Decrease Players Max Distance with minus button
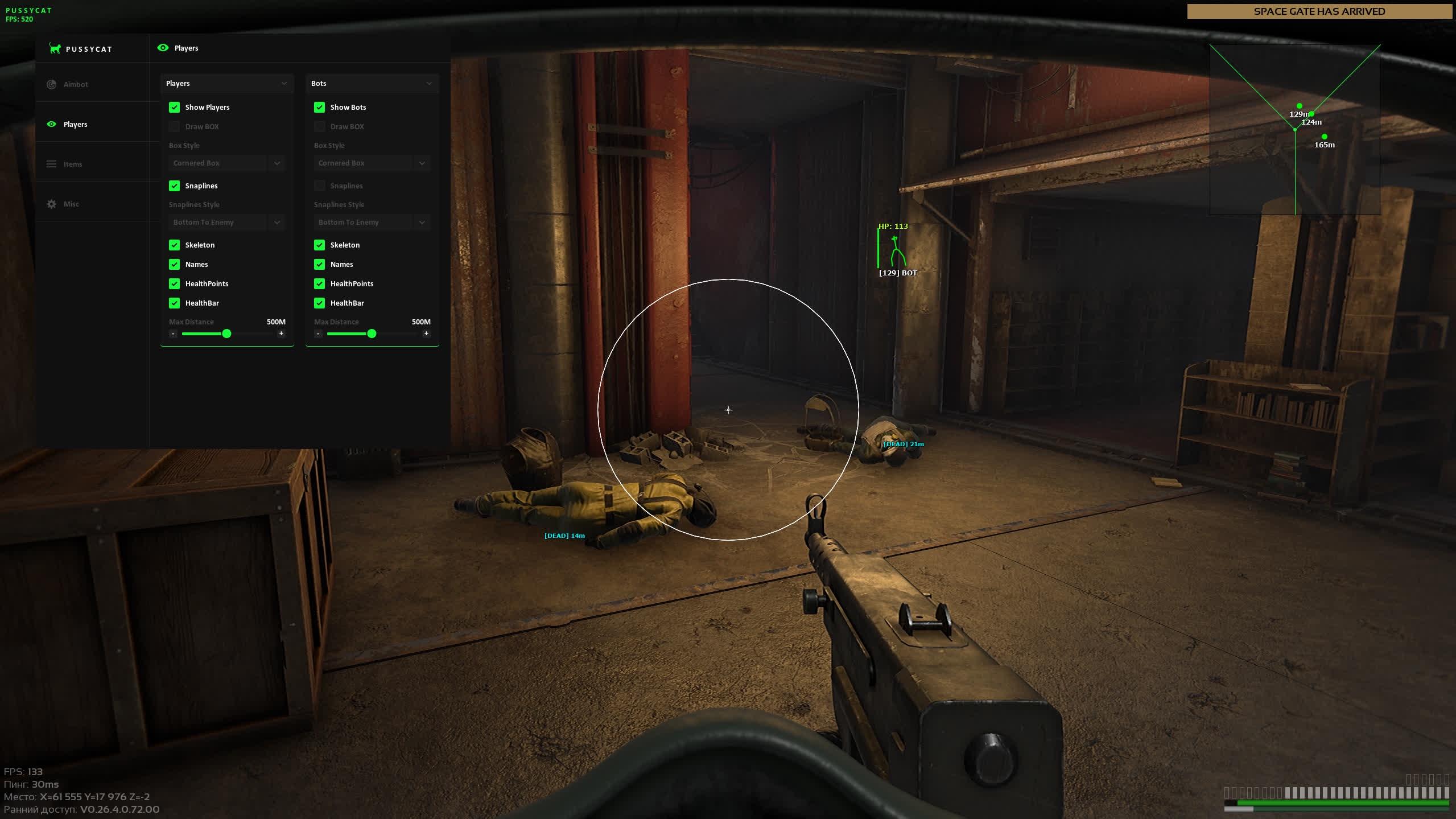 (x=173, y=334)
